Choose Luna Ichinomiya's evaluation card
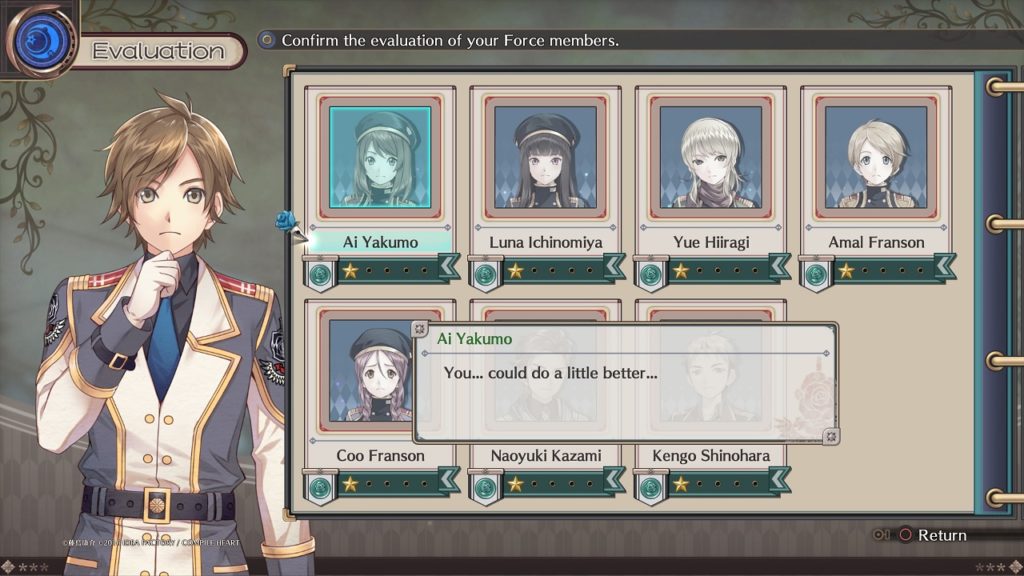This screenshot has width=1024, height=576. tap(545, 157)
